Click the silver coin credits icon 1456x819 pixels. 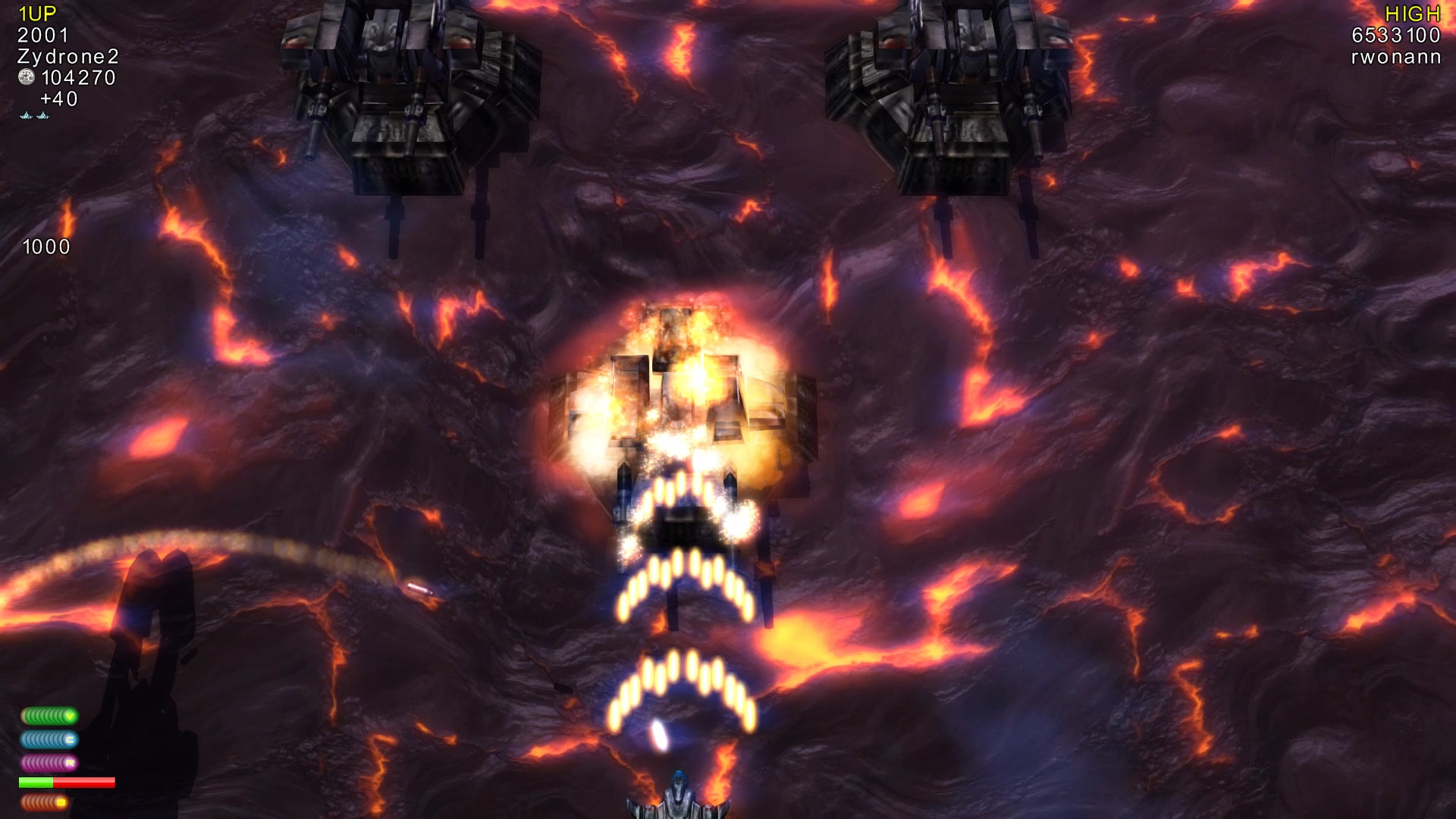point(26,77)
